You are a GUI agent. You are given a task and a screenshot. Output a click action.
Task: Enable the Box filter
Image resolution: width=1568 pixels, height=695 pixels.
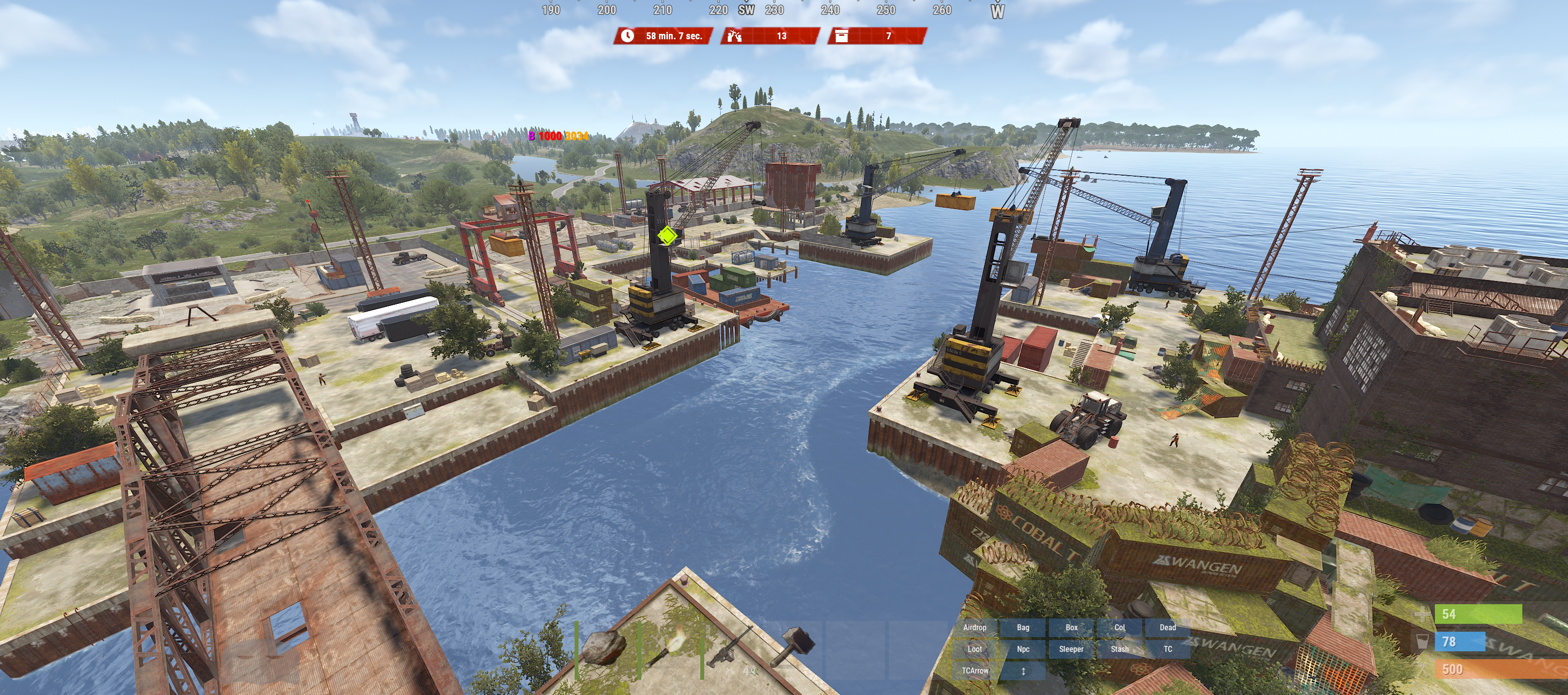point(1072,627)
